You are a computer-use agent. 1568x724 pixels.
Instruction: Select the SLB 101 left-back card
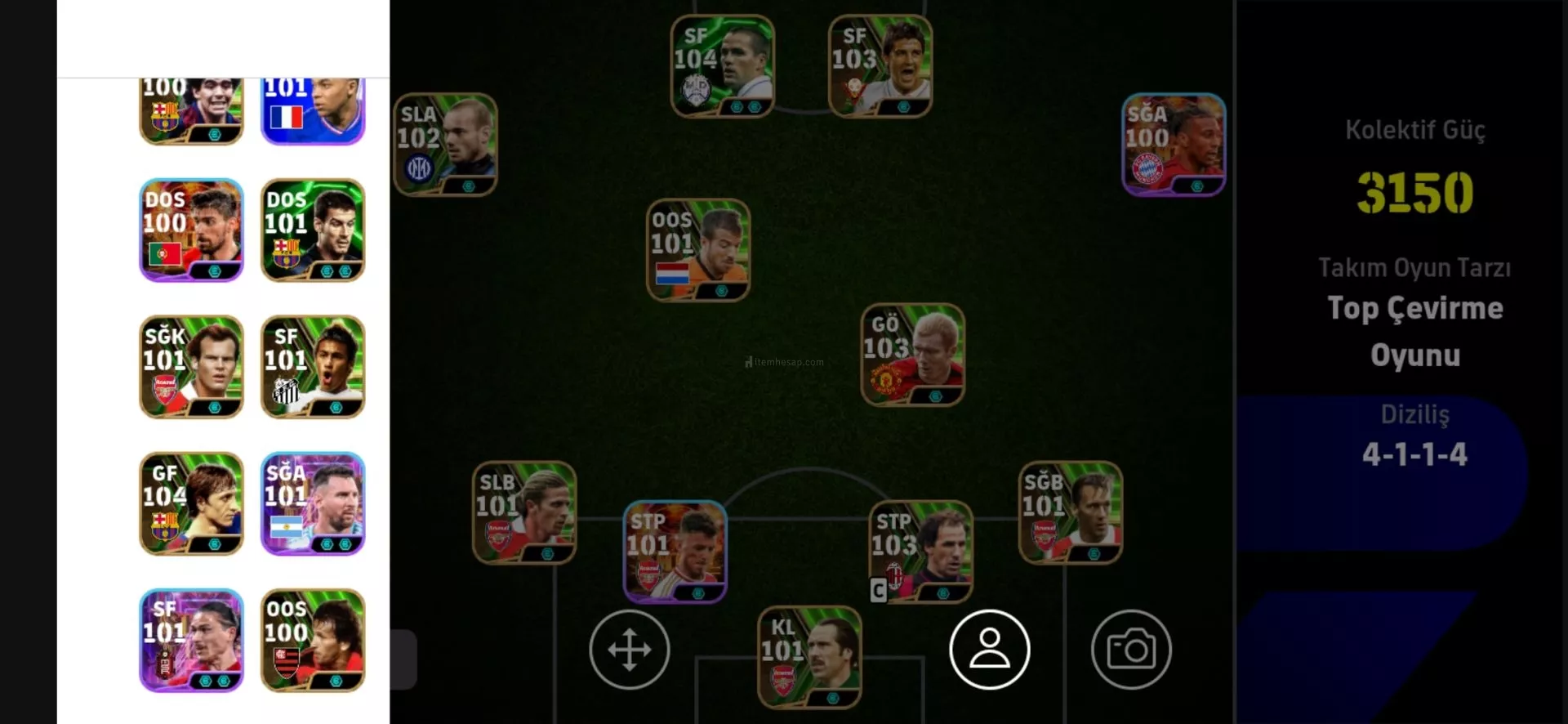(x=523, y=512)
